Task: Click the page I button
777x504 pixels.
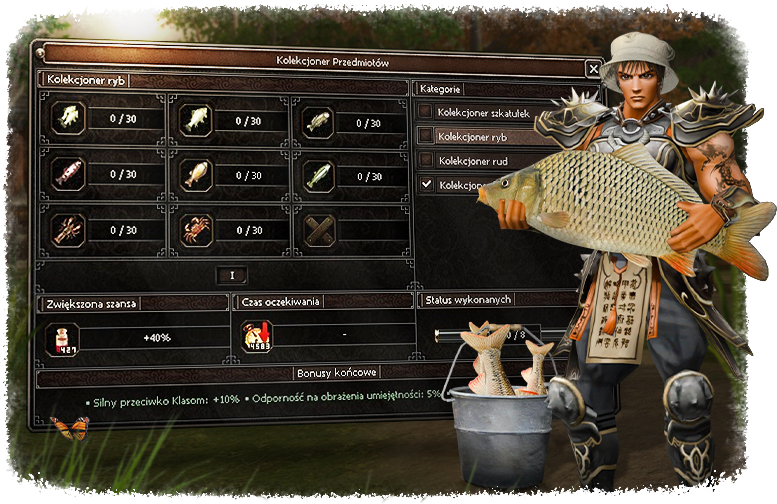Action: [232, 274]
